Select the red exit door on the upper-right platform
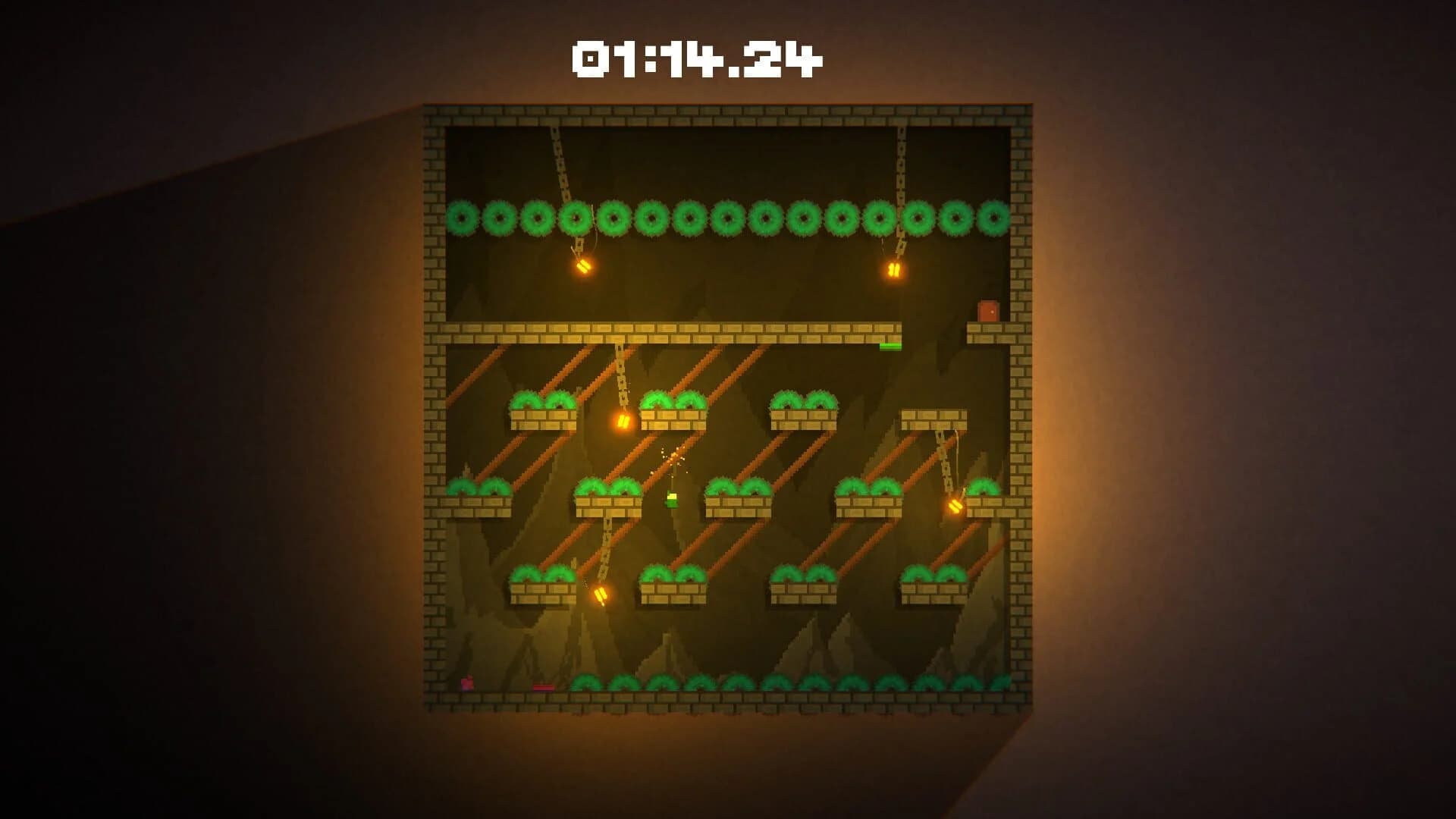Image resolution: width=1456 pixels, height=819 pixels. coord(989,309)
